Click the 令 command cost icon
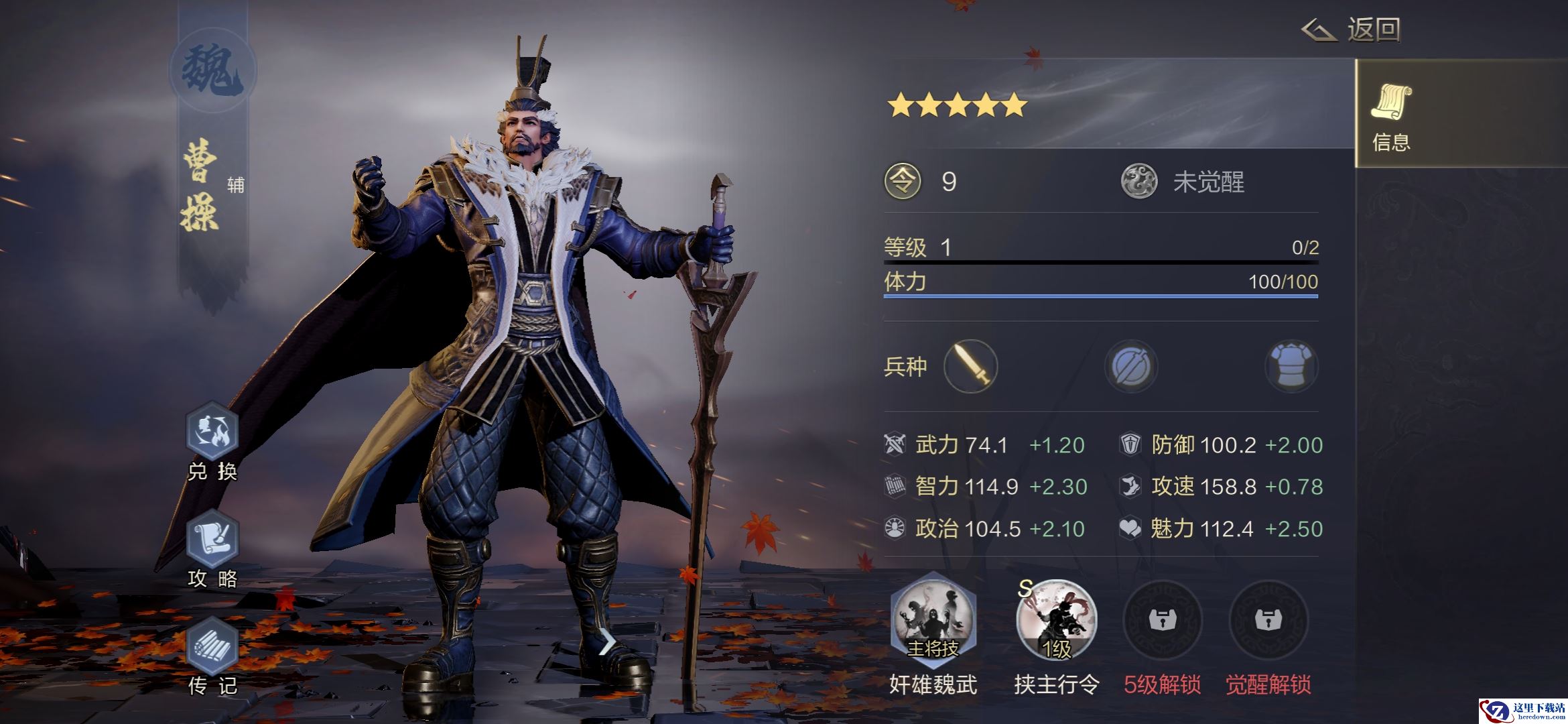 pos(903,182)
